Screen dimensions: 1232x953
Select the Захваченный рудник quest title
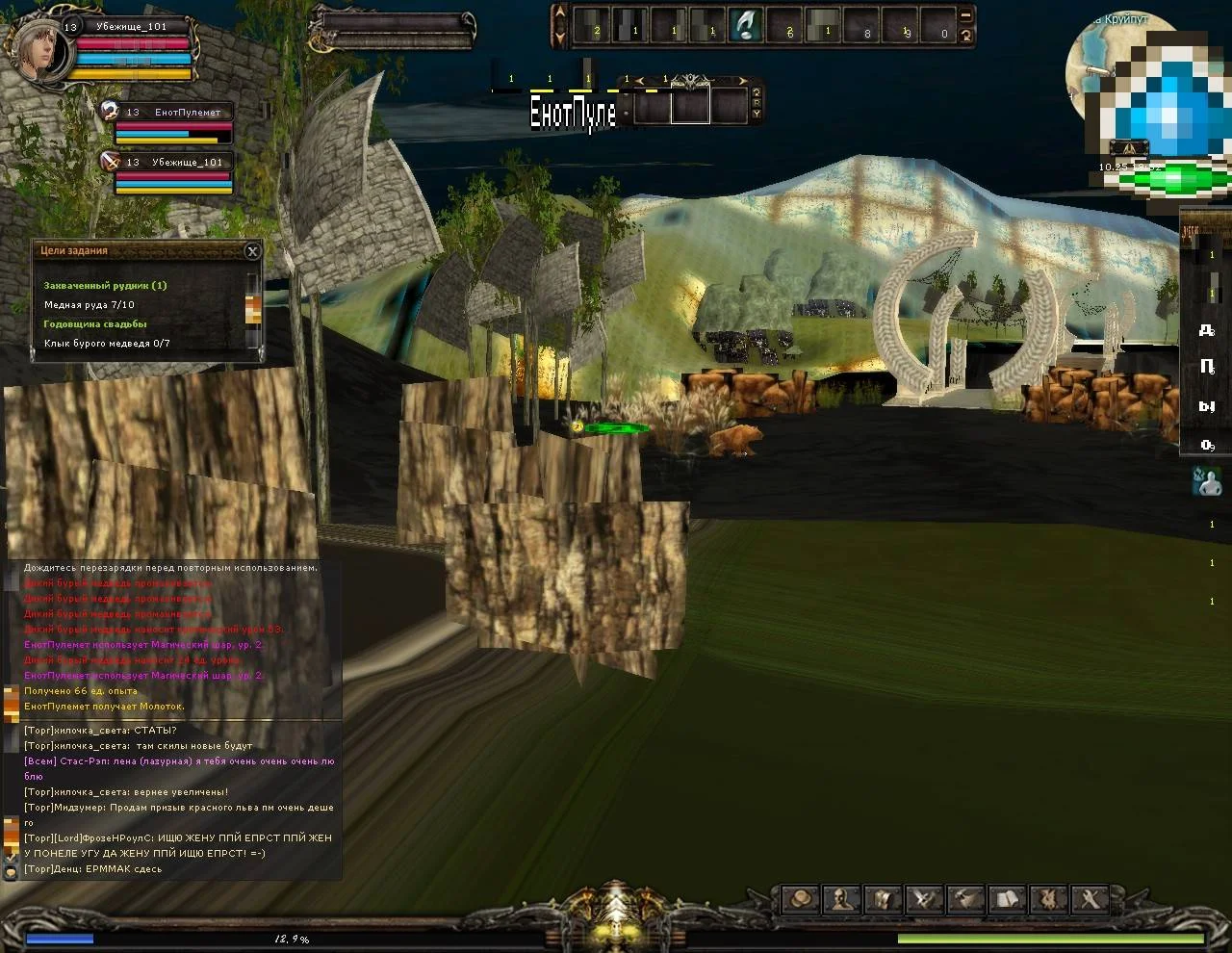105,286
